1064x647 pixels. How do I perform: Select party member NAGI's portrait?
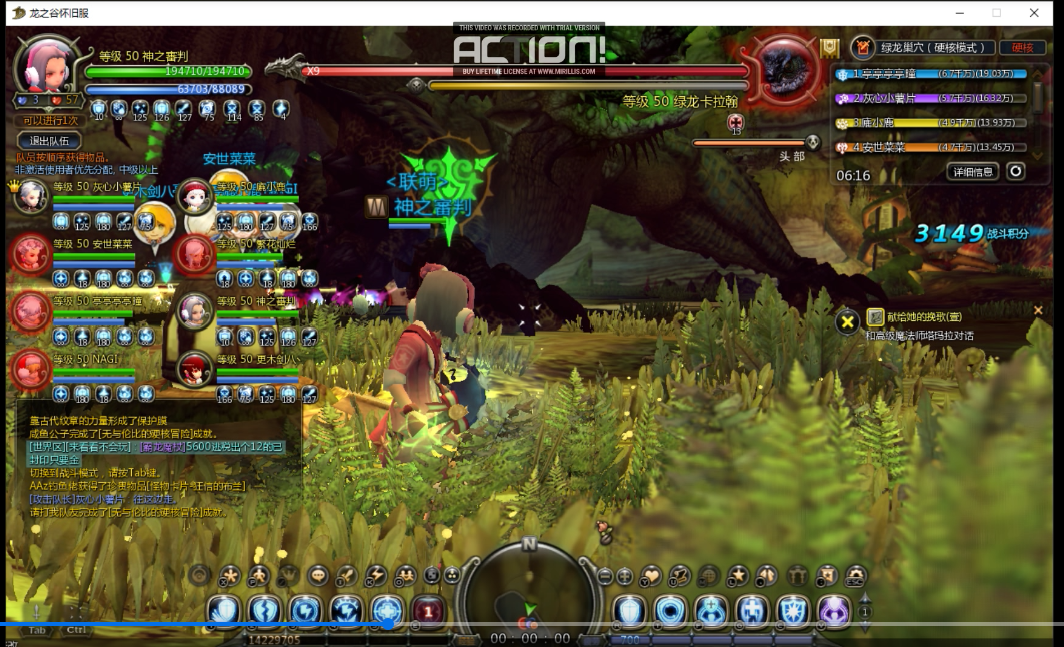click(31, 370)
